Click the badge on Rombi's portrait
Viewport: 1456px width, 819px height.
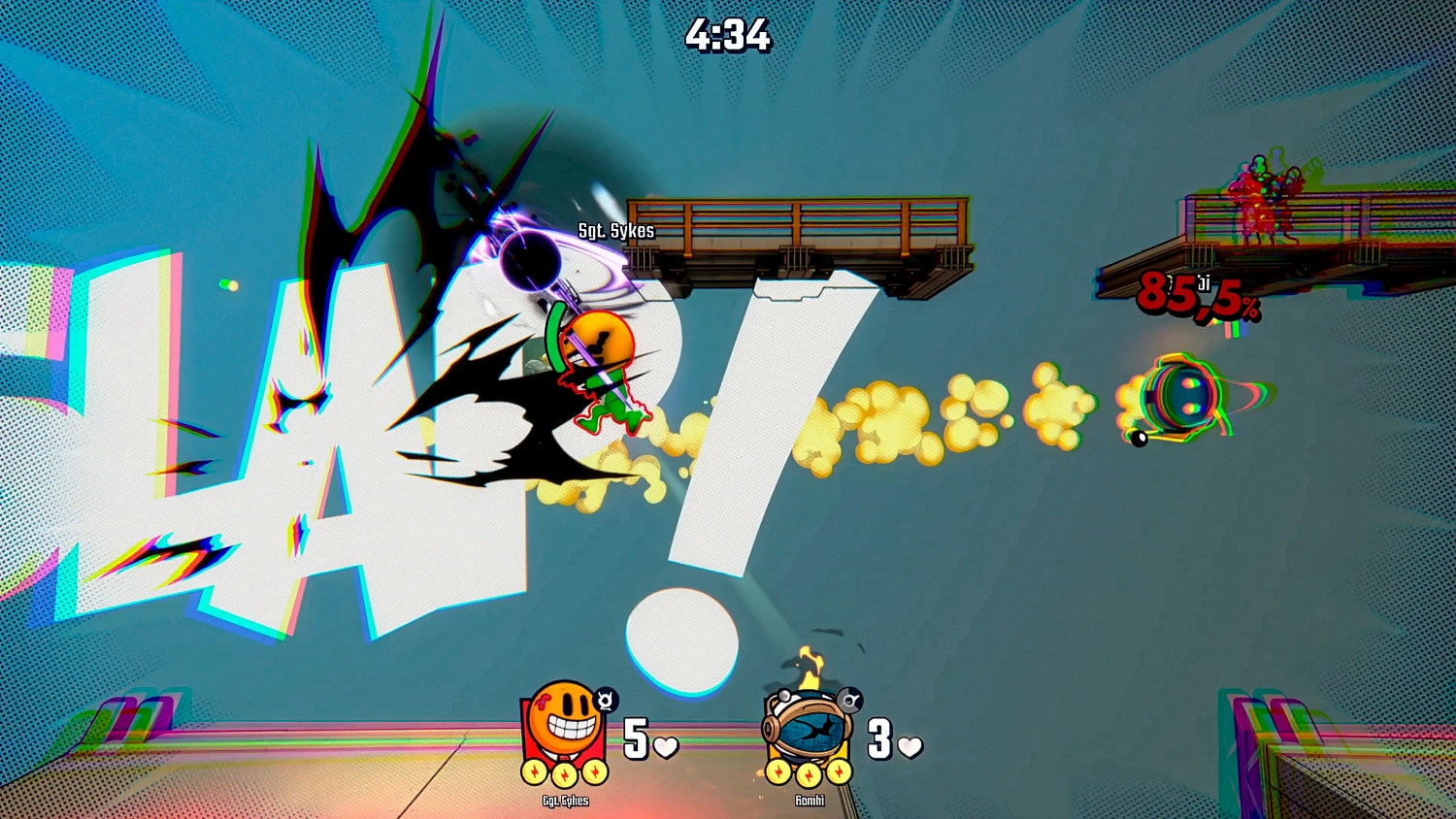[x=849, y=699]
